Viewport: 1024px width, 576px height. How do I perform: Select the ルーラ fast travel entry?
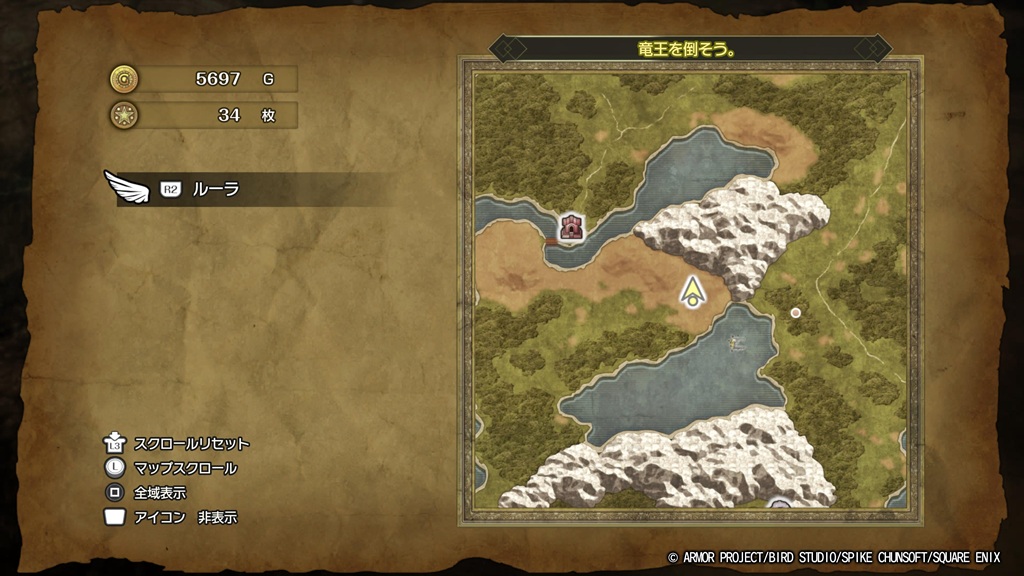click(215, 189)
